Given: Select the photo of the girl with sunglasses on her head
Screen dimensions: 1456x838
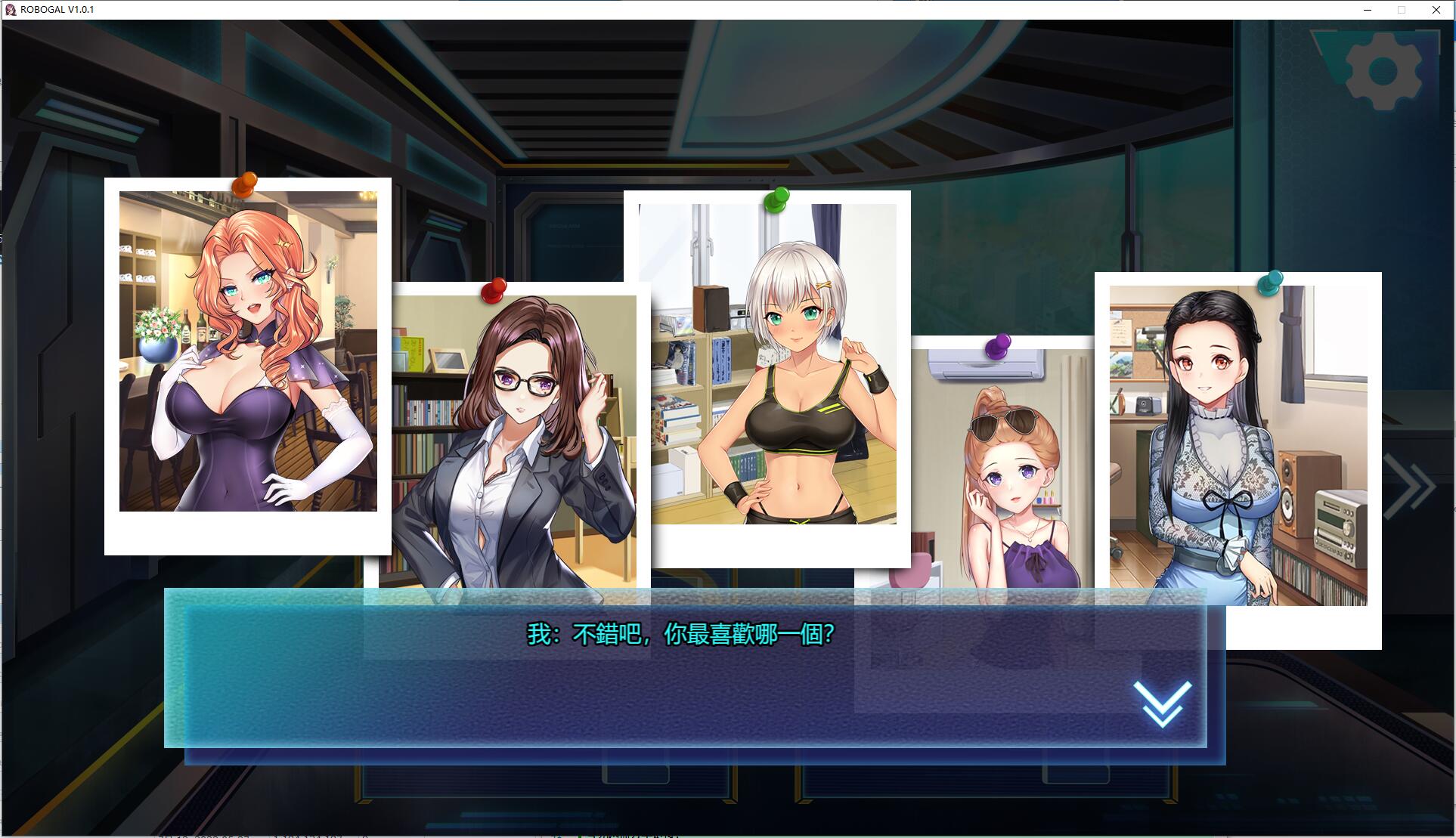Looking at the screenshot, I should pyautogui.click(x=998, y=468).
